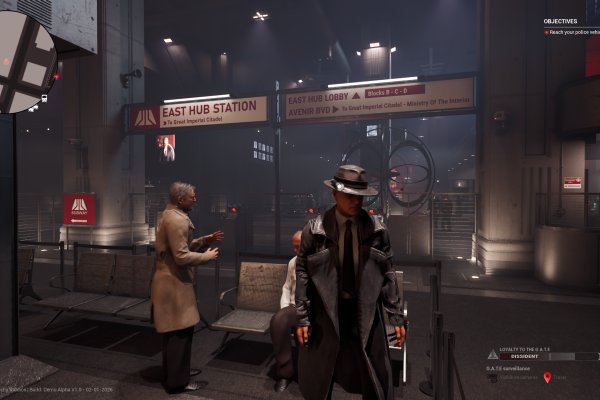Click the red tracker pin icon

[x=547, y=377]
